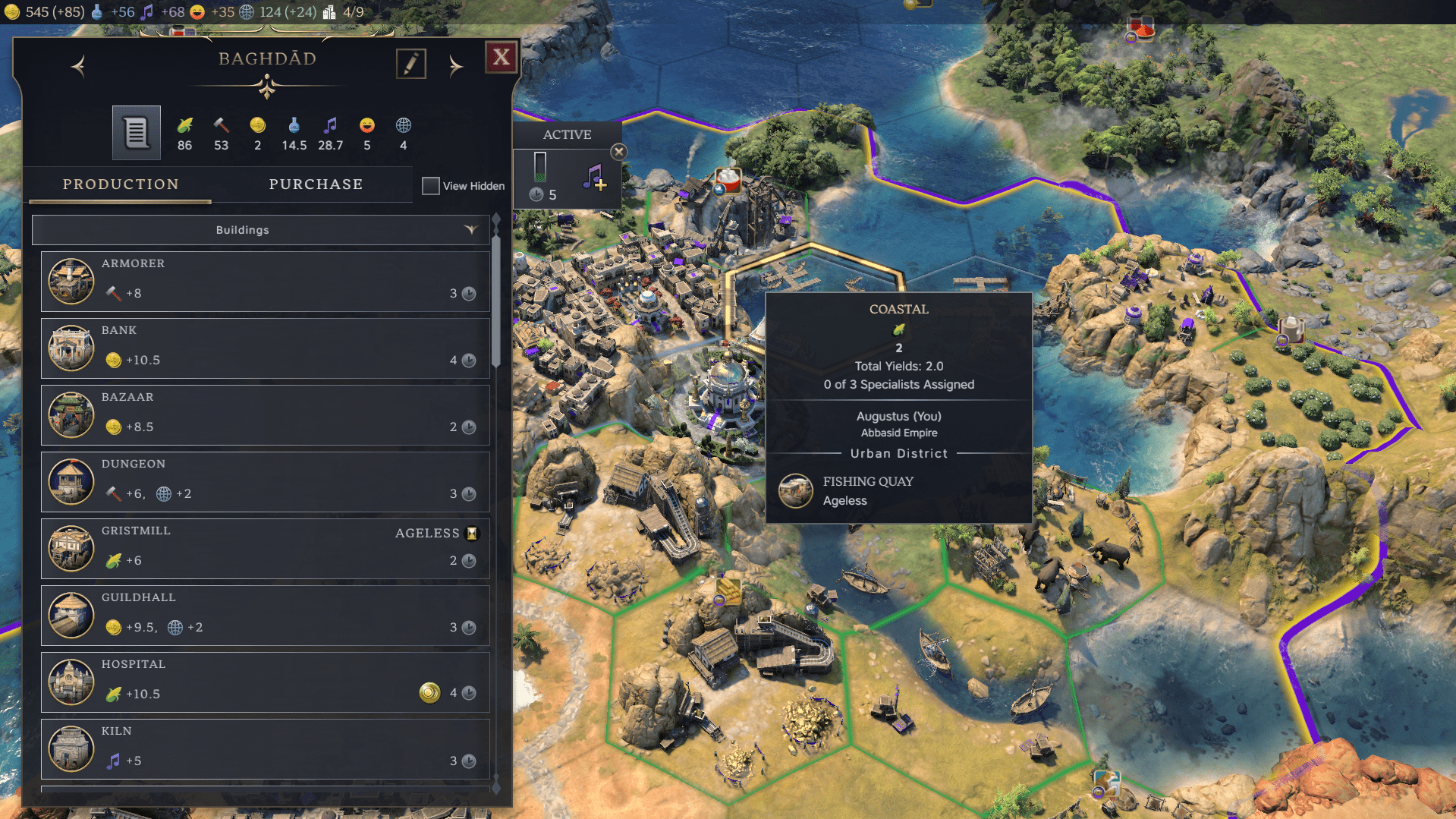Click the Ageless hourglass icon on Gristmill

tap(472, 534)
